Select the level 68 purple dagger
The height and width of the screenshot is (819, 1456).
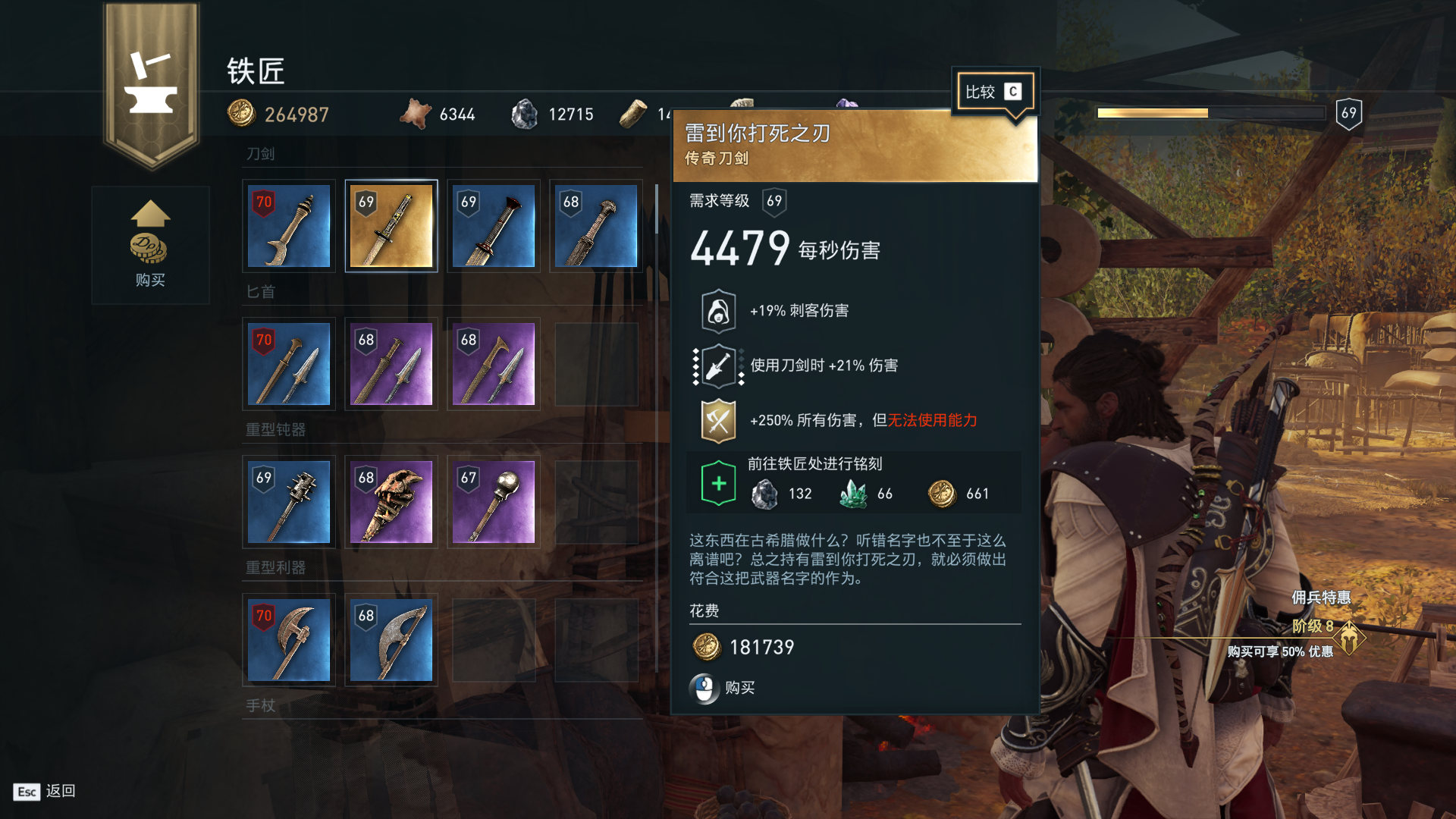(x=391, y=364)
